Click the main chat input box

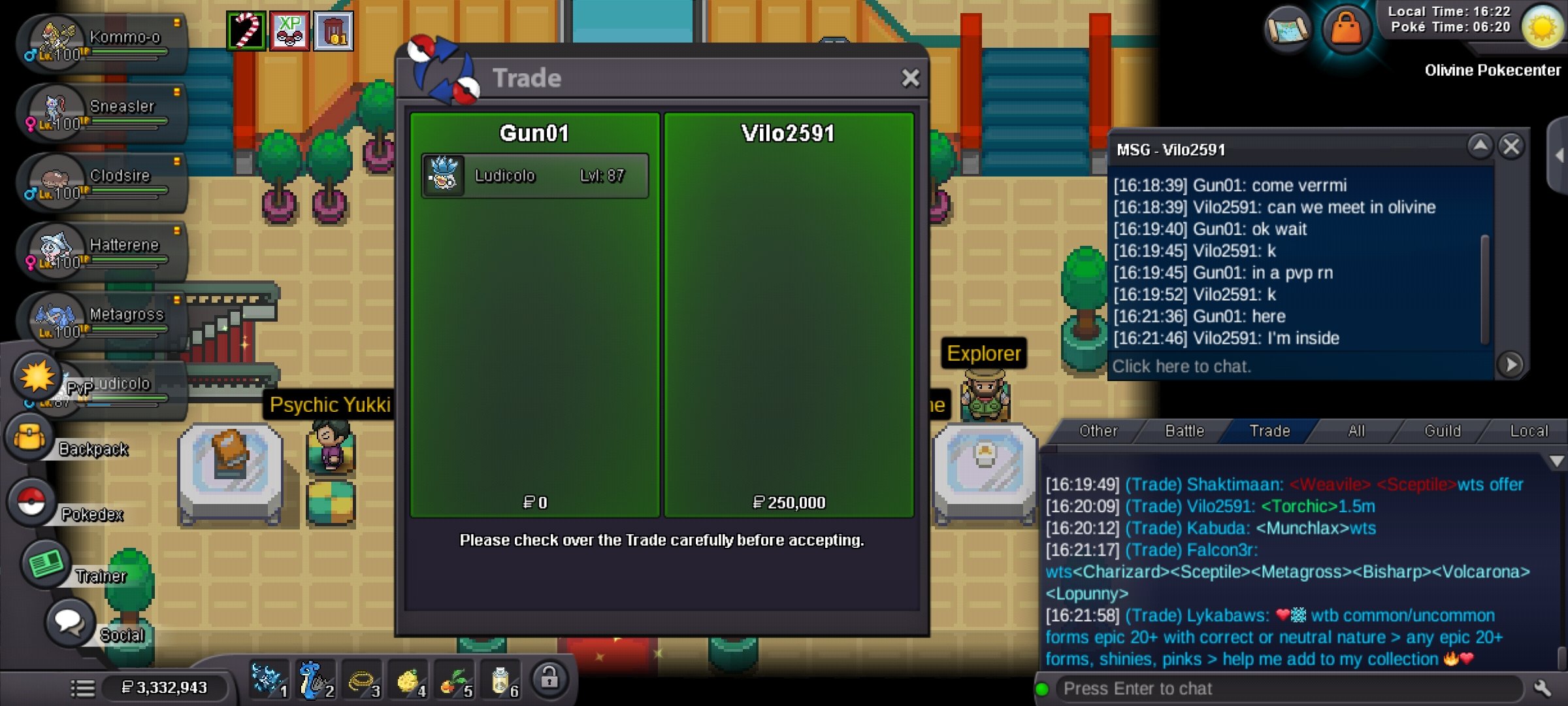1287,689
